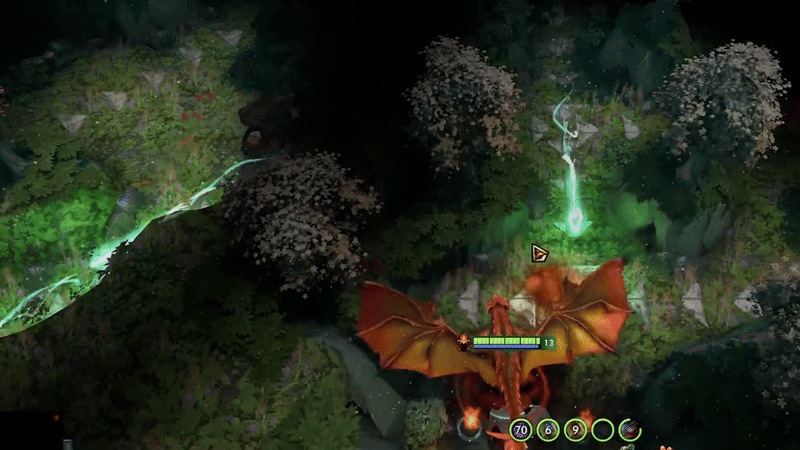The width and height of the screenshot is (800, 450).
Task: Click the ability circle showing 70
Action: coord(520,430)
